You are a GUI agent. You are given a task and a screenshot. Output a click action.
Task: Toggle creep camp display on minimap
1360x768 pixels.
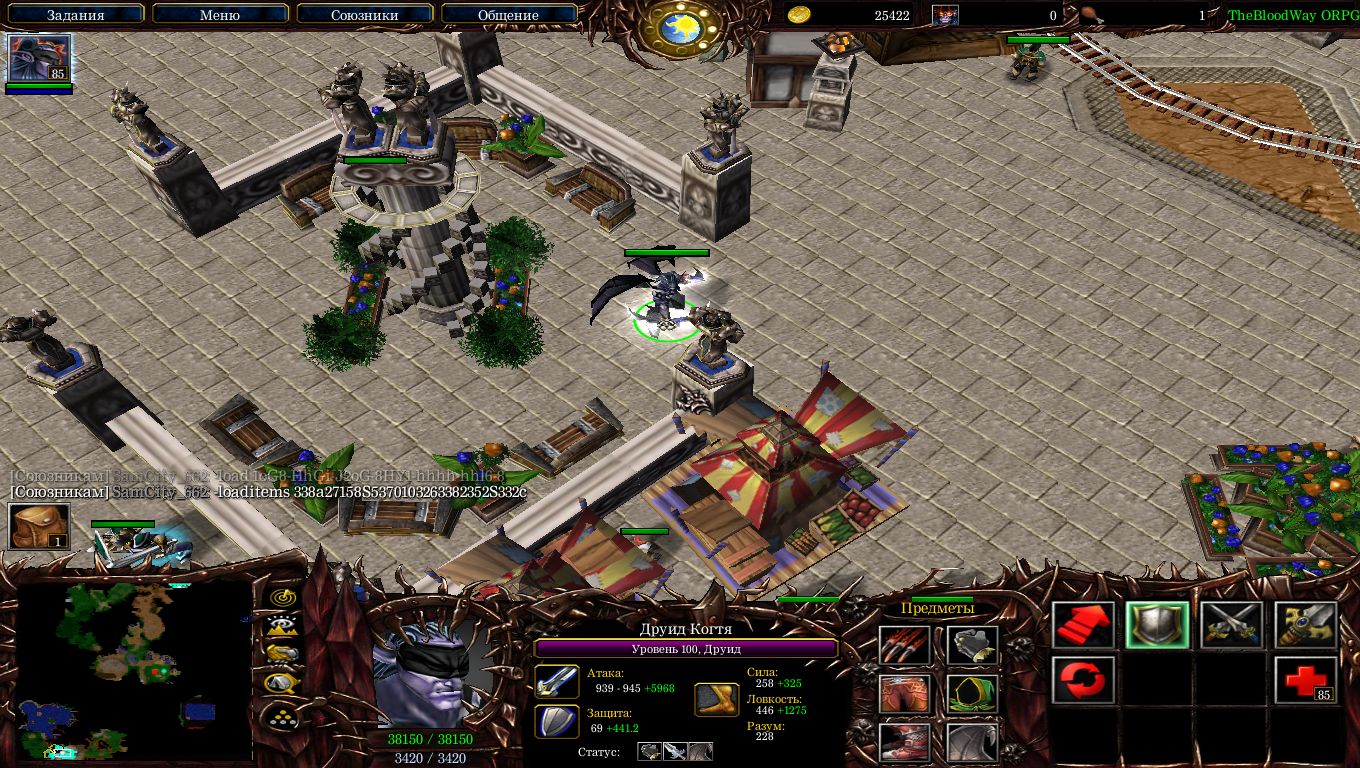284,683
